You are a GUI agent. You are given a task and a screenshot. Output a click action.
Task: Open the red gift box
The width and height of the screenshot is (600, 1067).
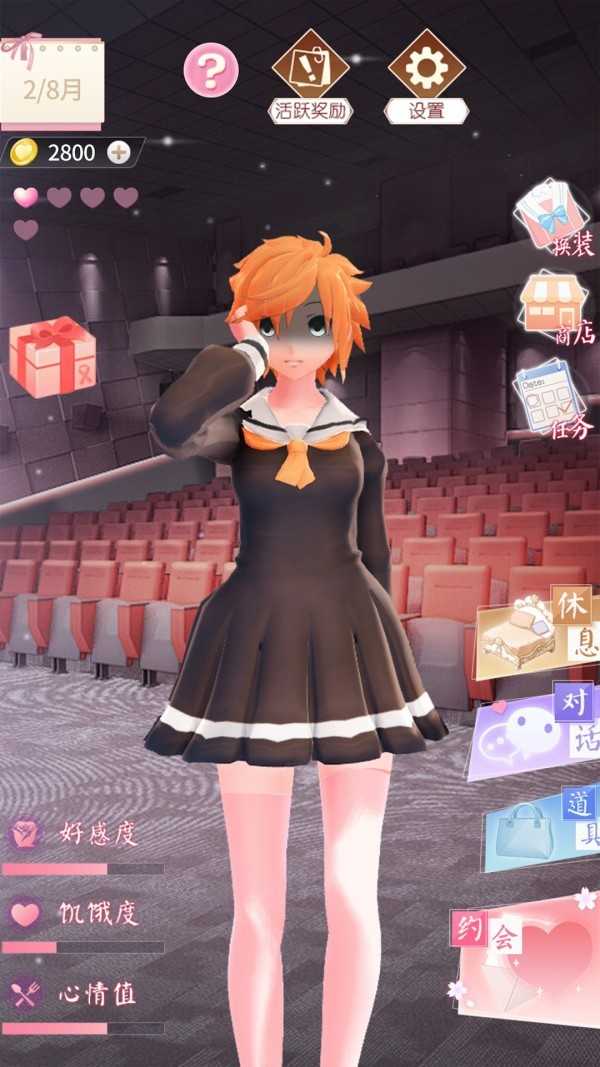(53, 357)
